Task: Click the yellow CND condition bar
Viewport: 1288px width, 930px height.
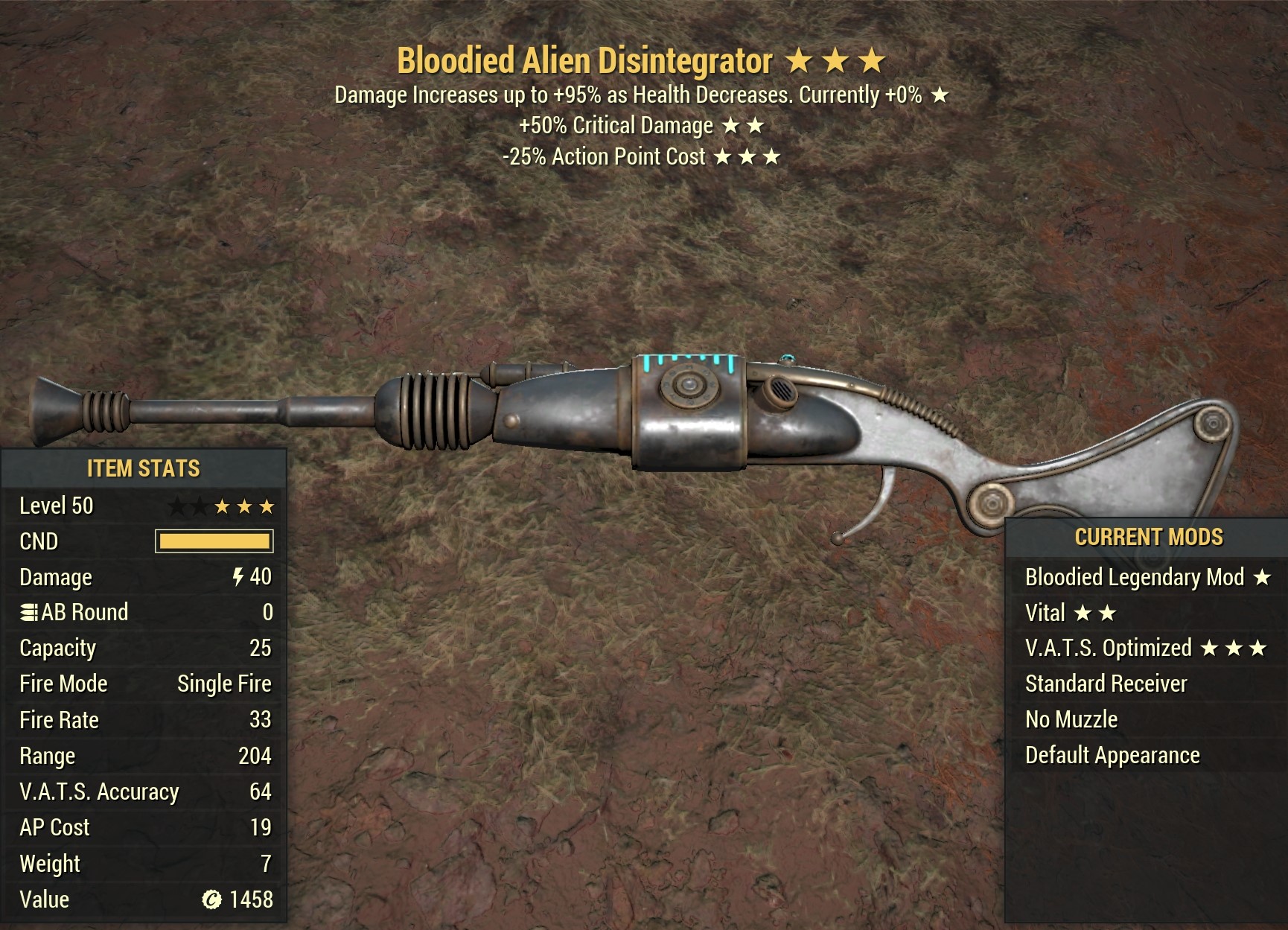Action: pos(214,542)
